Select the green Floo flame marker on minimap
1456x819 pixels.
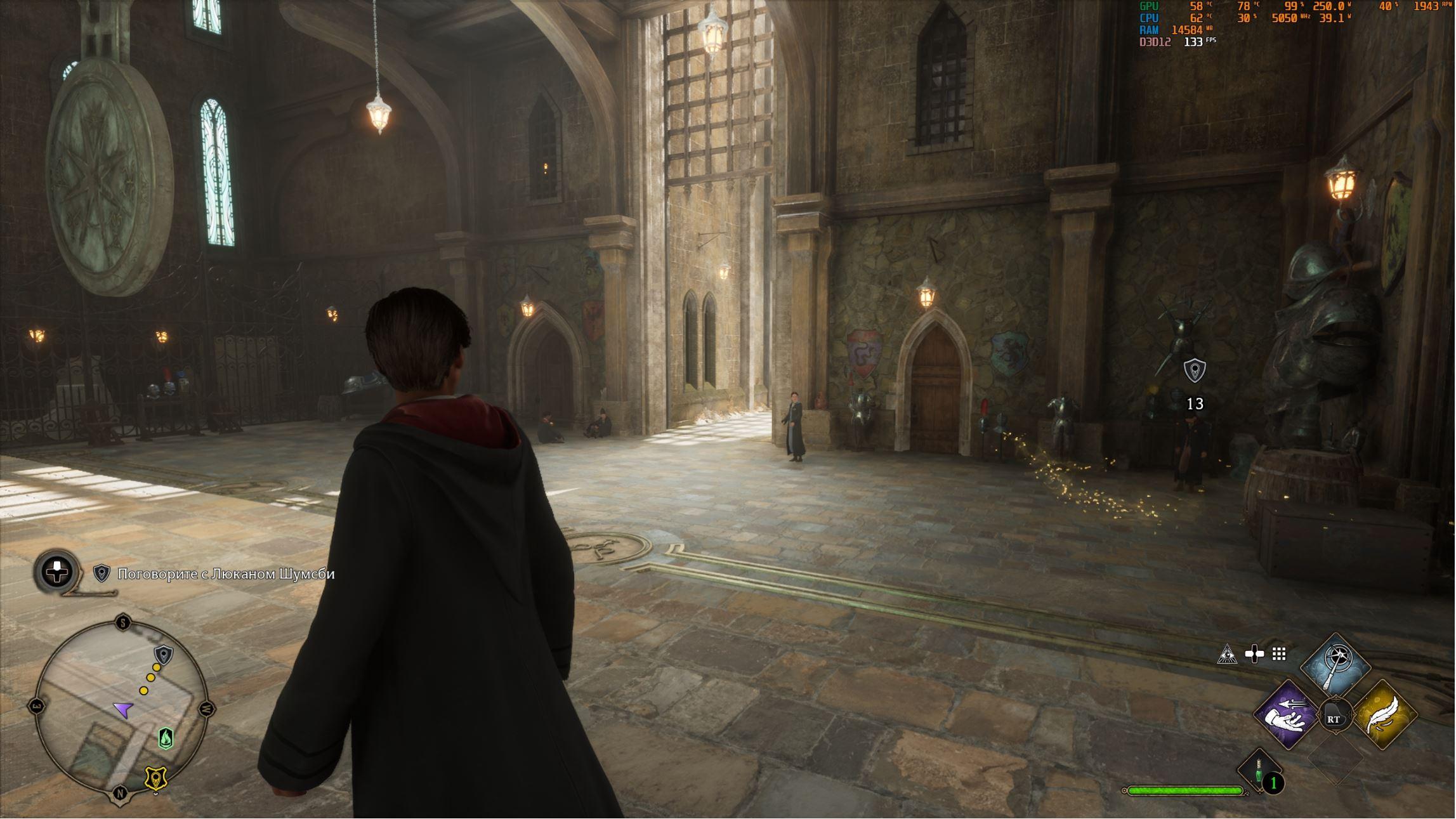click(x=166, y=738)
